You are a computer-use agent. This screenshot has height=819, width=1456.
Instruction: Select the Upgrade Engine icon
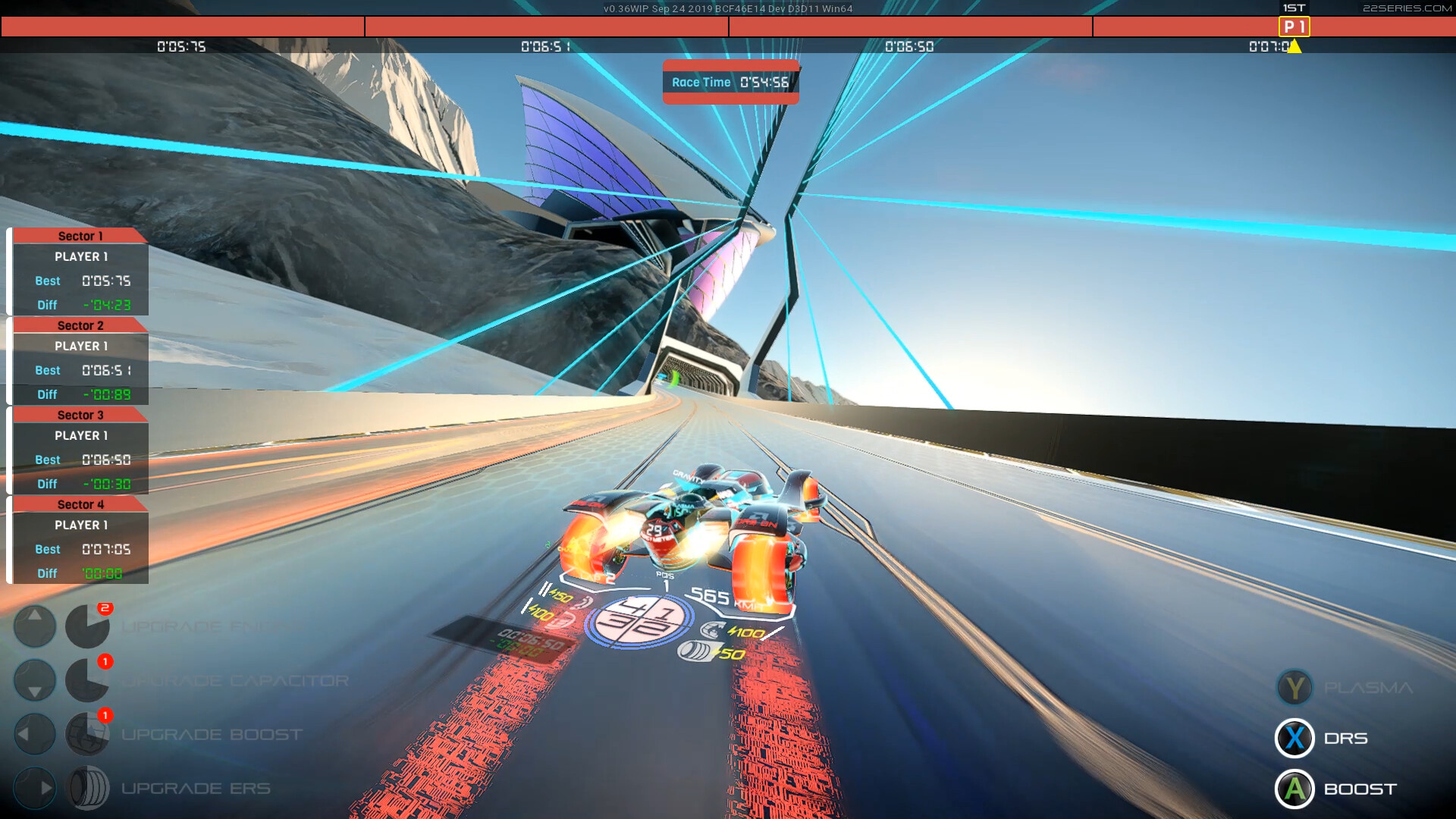87,626
